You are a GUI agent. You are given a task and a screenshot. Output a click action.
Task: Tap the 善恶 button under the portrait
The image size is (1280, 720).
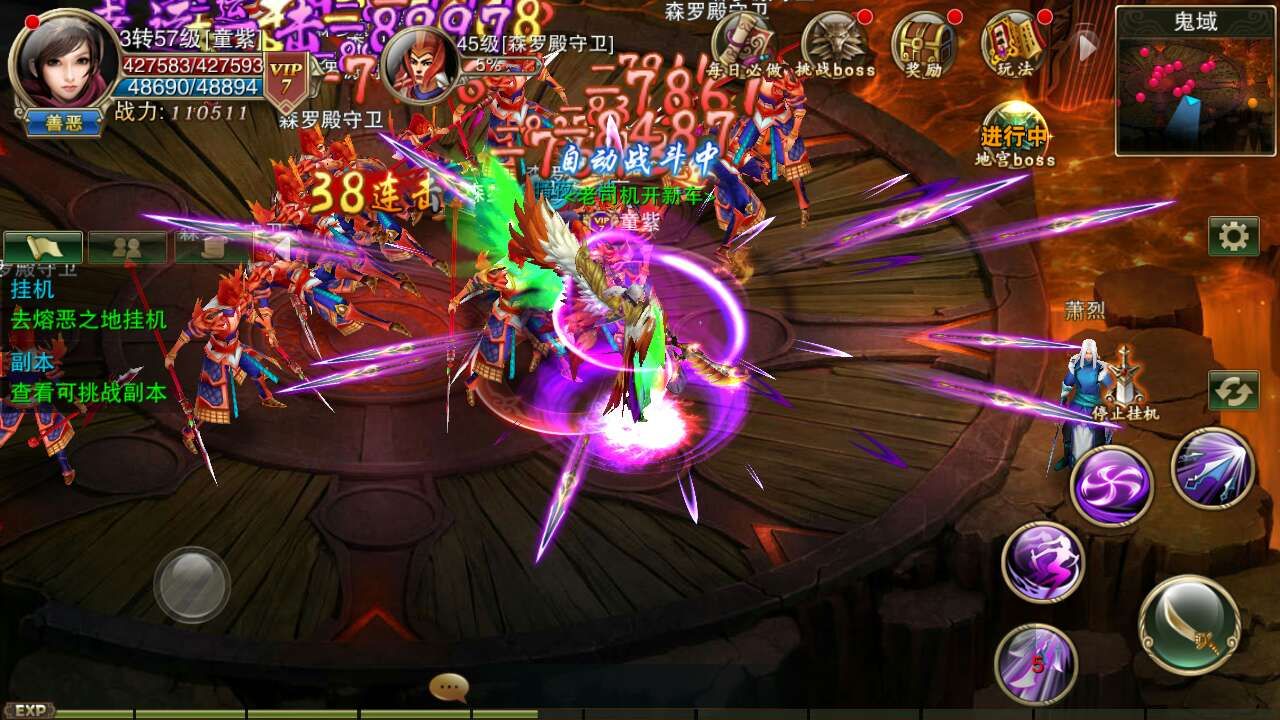pos(63,123)
